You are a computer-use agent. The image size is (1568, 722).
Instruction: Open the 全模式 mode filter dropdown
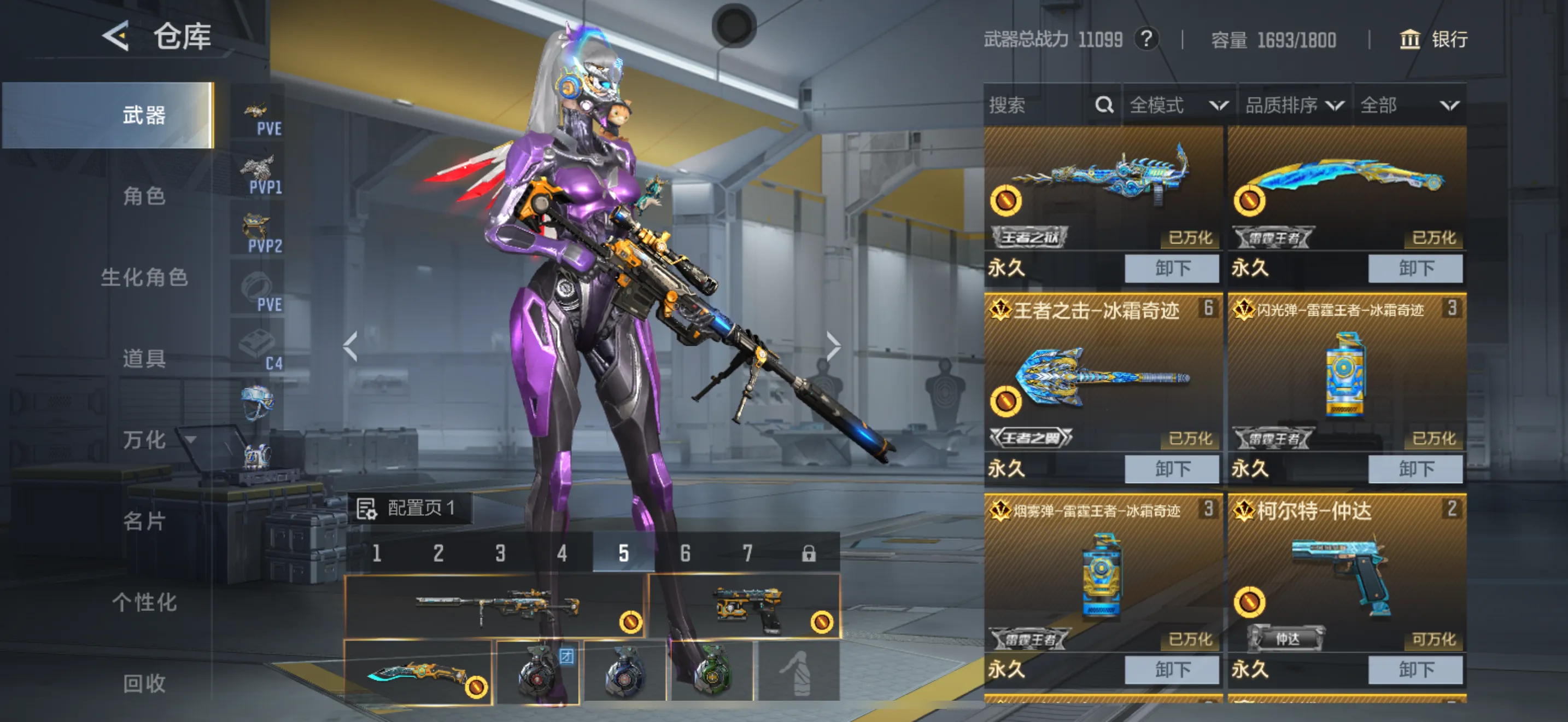(x=1178, y=106)
